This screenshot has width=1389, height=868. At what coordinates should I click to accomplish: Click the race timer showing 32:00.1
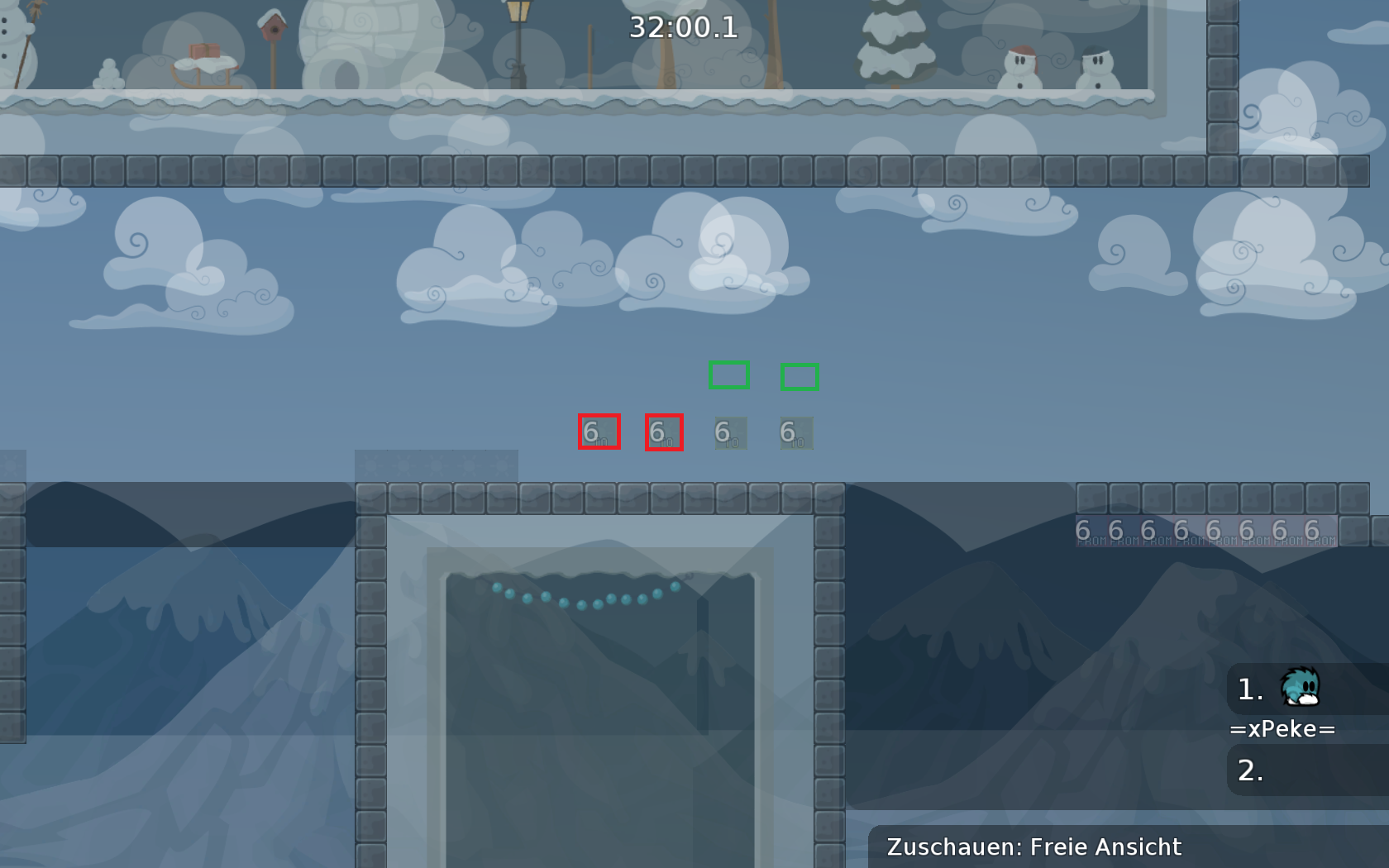click(x=684, y=26)
